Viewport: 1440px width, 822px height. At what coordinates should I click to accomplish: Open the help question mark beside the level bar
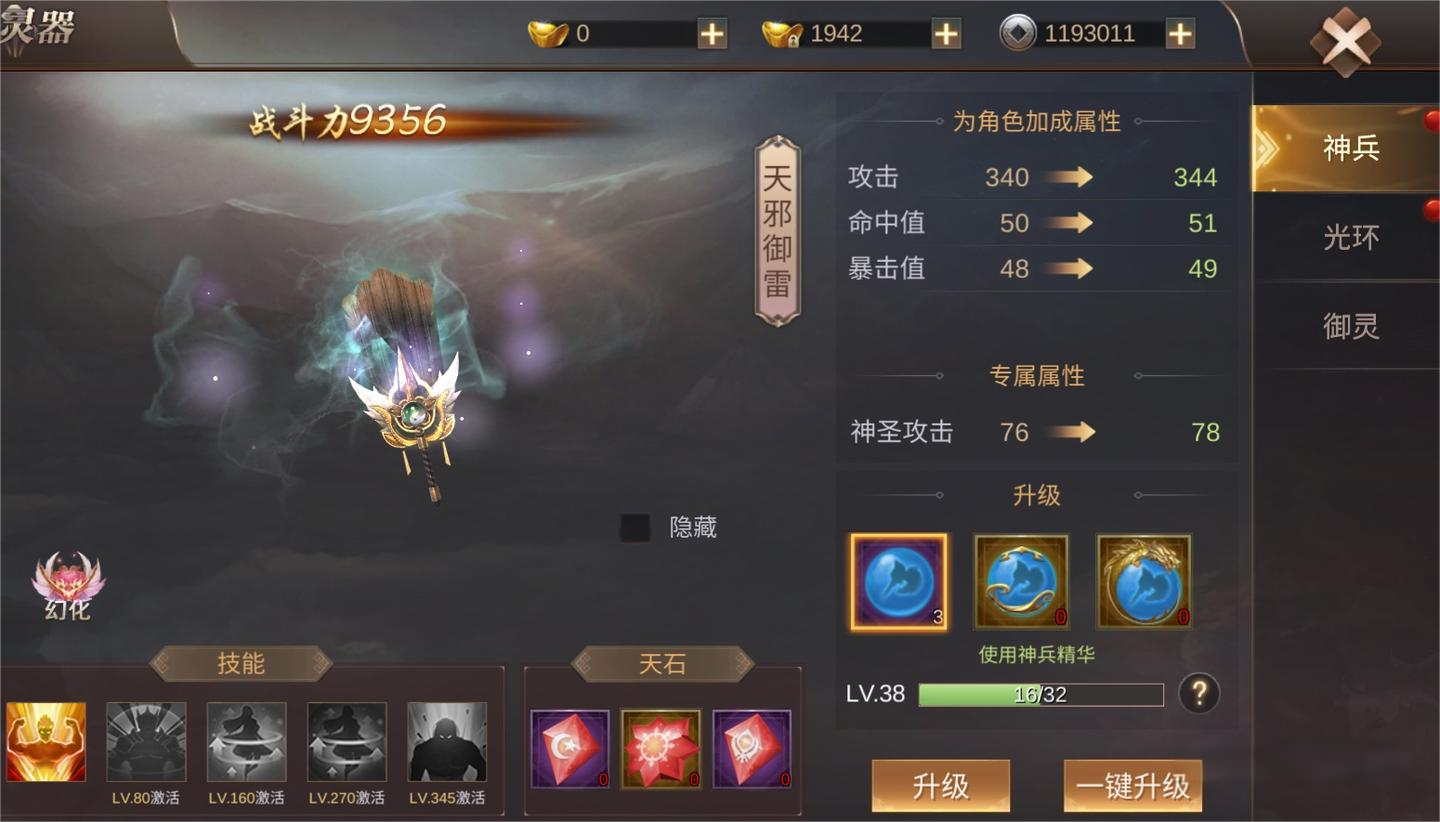click(1198, 694)
